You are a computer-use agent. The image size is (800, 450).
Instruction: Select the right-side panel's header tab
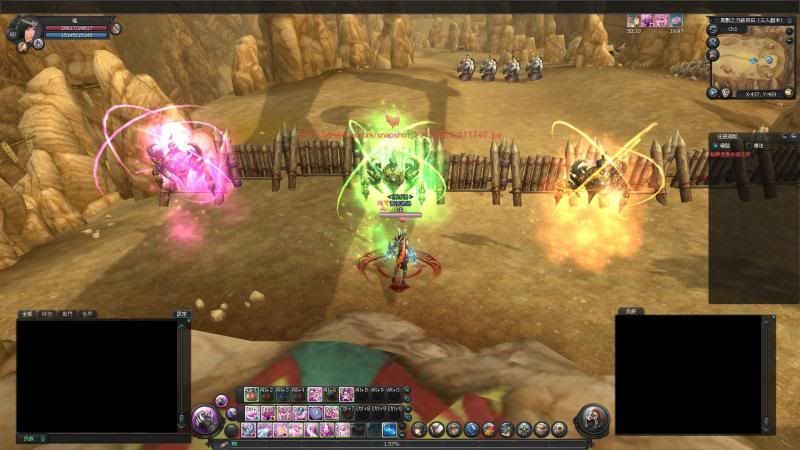pos(629,311)
